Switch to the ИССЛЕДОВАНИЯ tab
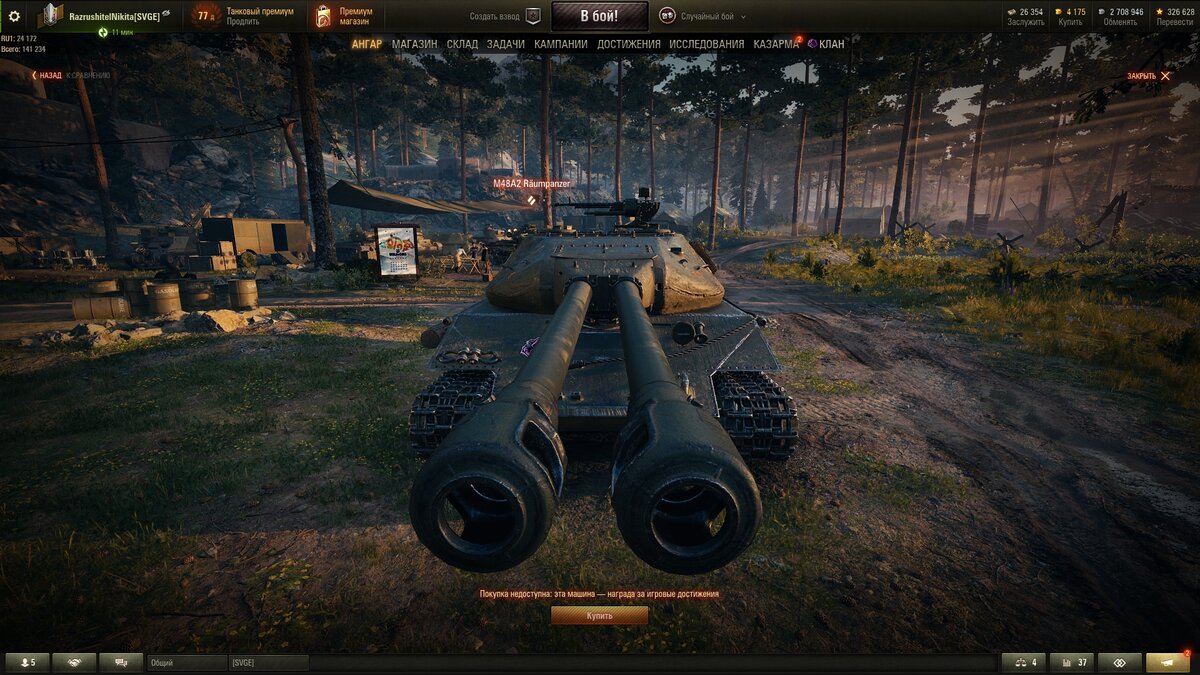The image size is (1200, 675). [x=706, y=44]
